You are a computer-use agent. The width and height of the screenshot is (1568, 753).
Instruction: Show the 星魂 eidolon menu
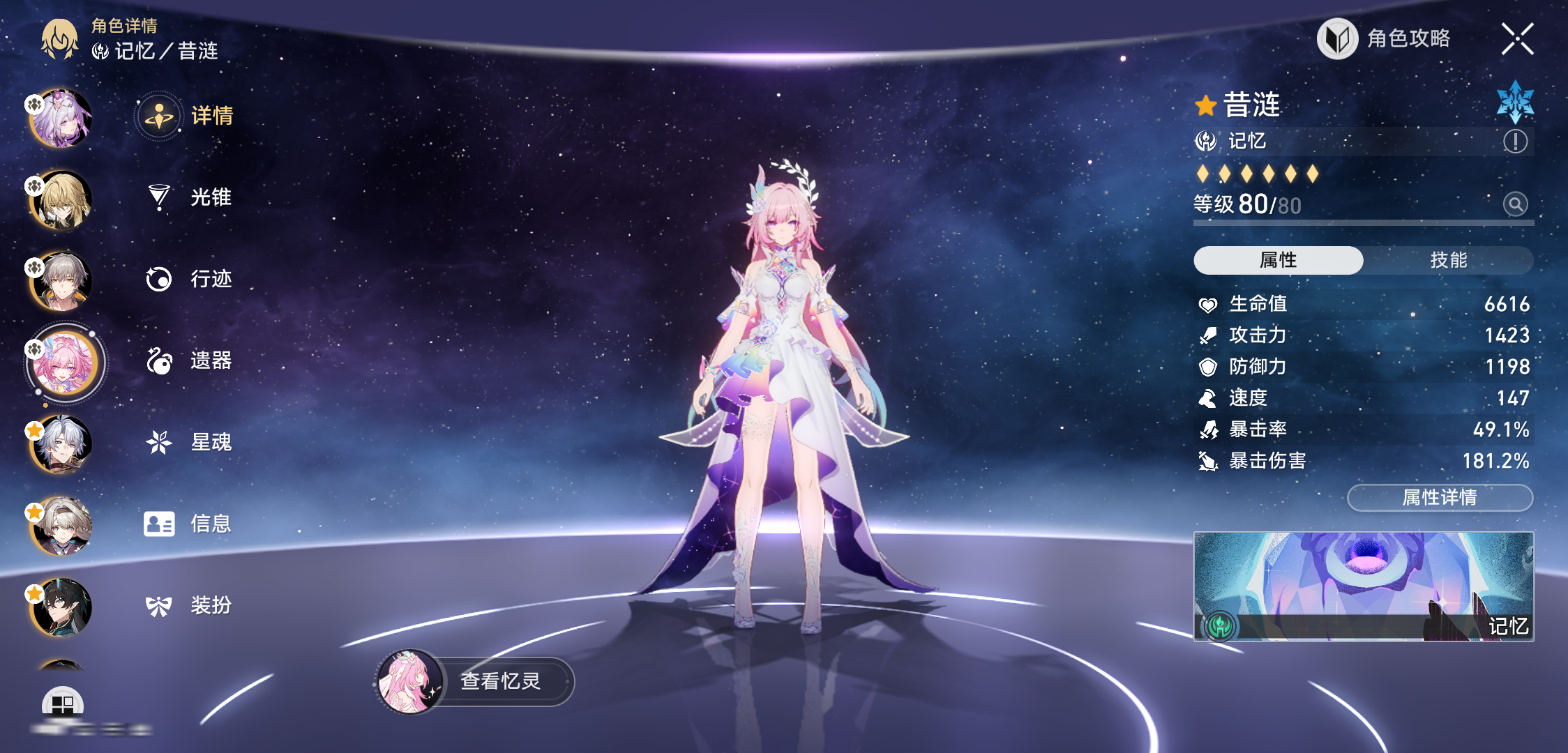187,442
